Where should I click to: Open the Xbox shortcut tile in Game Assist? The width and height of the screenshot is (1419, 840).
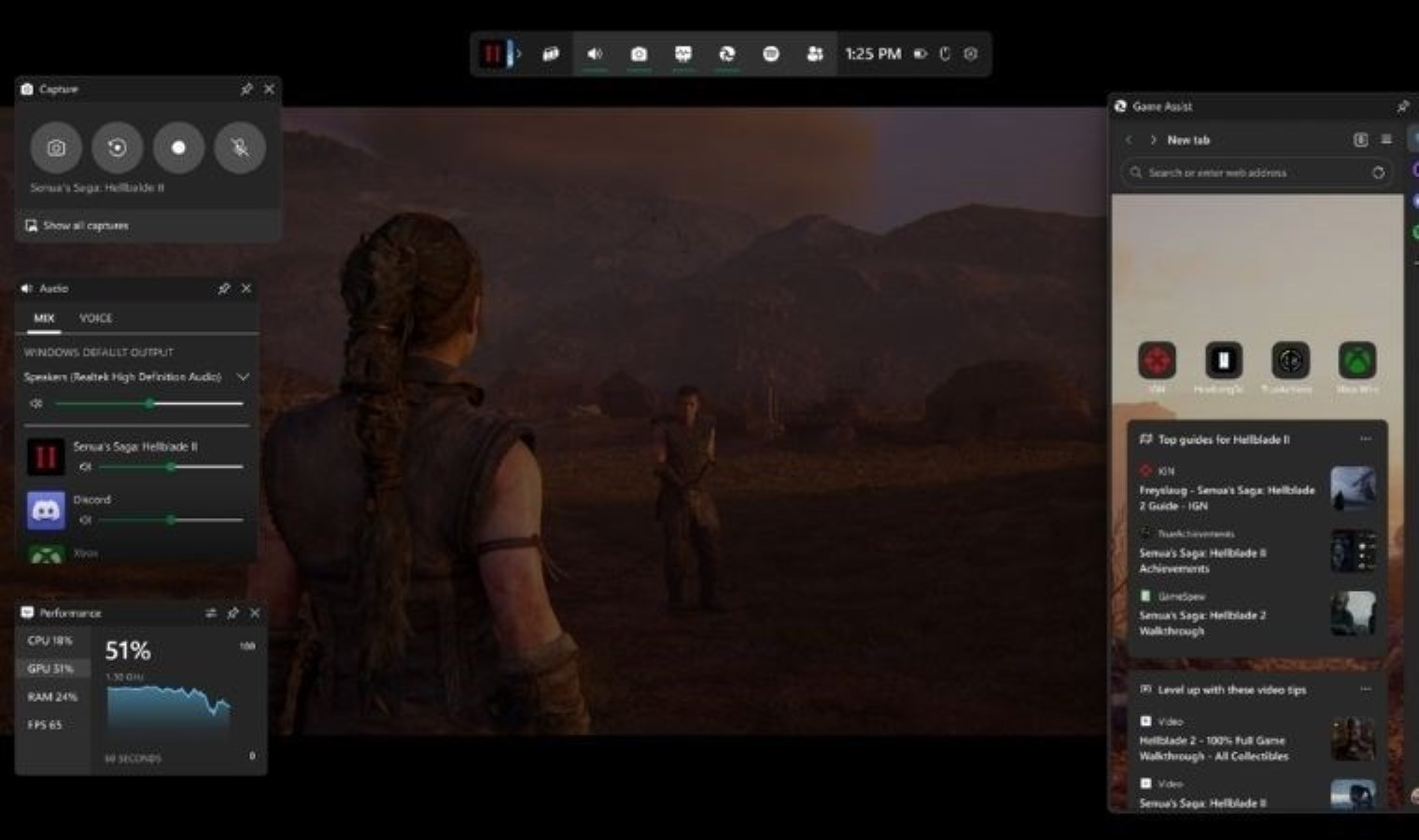(x=1356, y=361)
